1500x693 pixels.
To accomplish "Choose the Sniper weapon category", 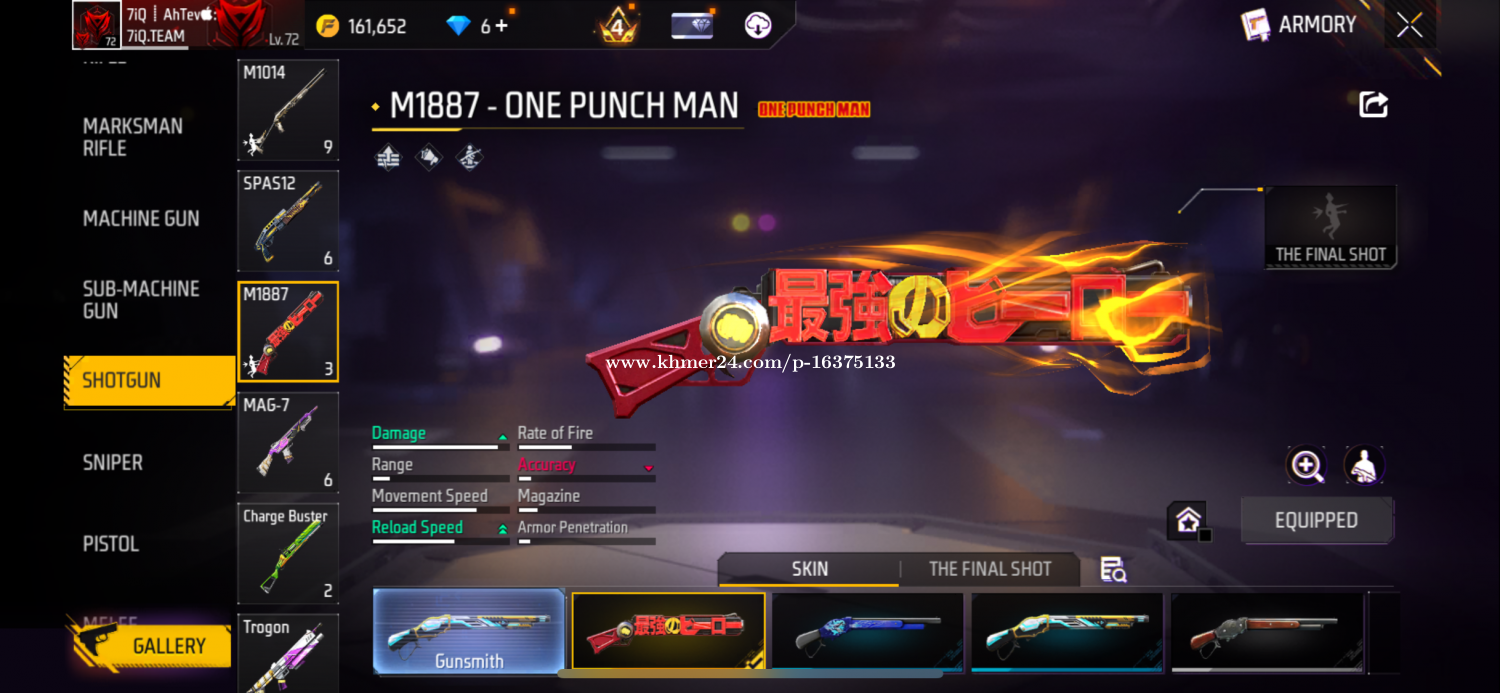I will [113, 462].
